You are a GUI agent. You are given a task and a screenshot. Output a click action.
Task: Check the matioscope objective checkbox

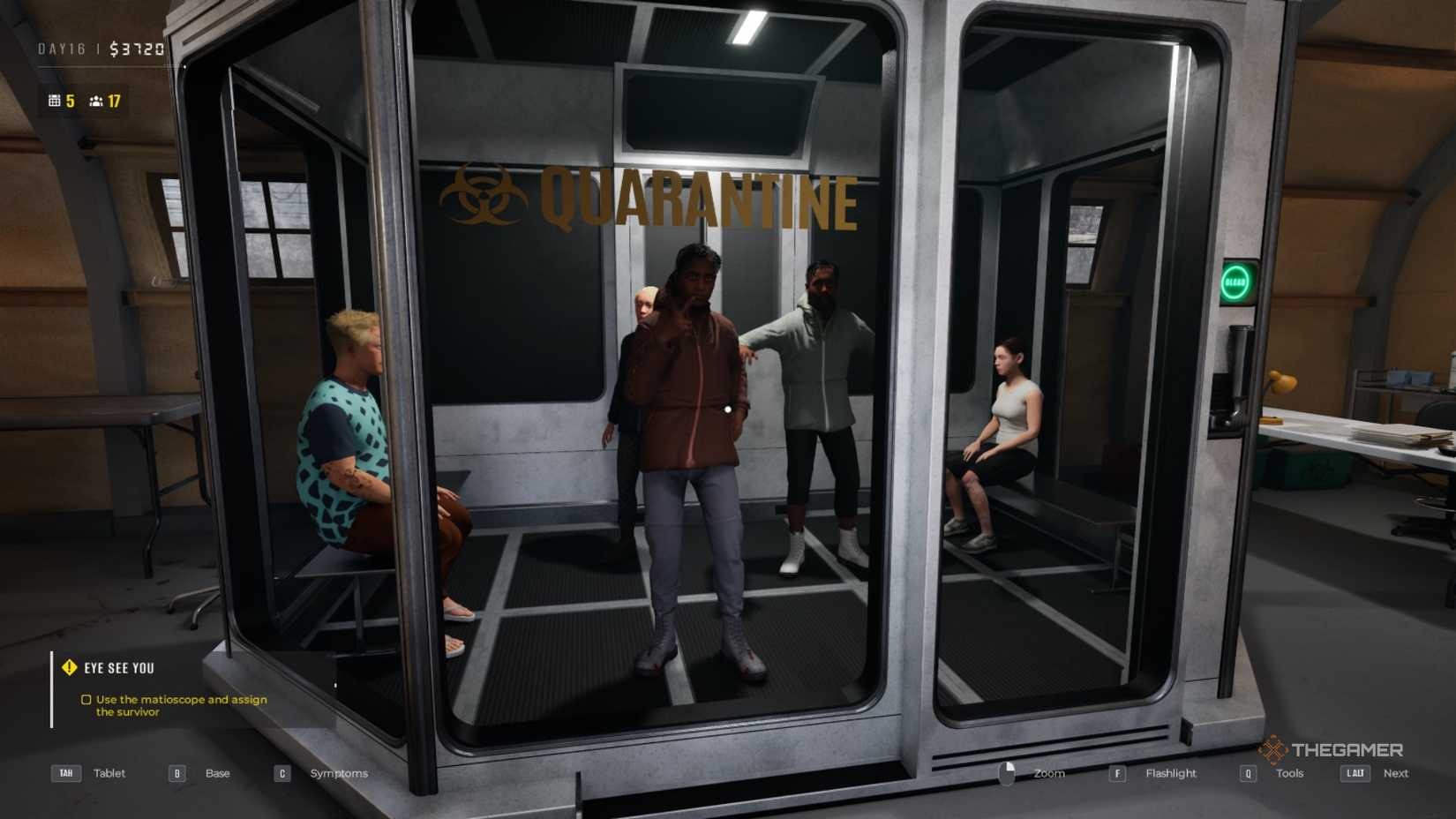(86, 700)
